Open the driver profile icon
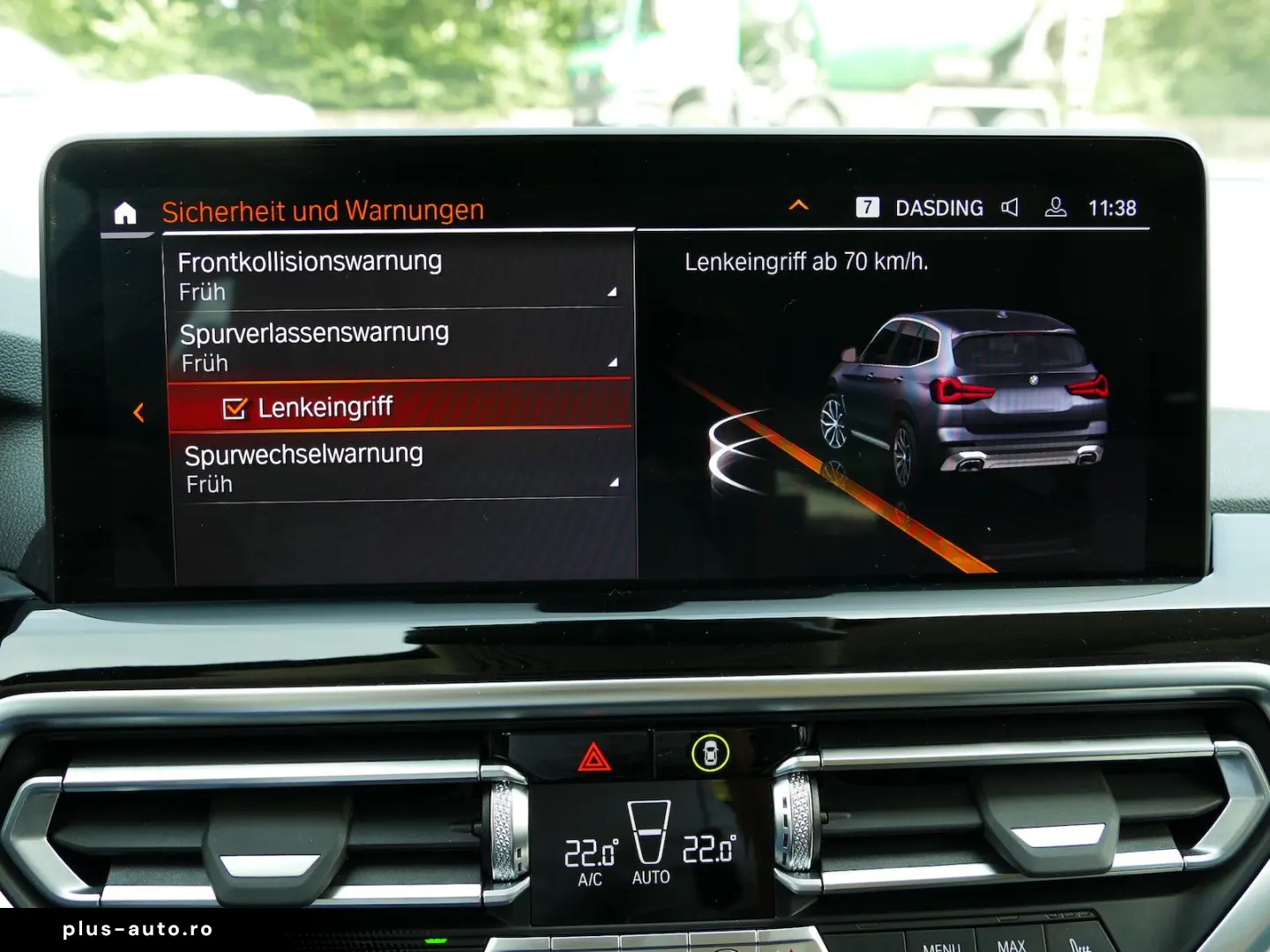This screenshot has width=1270, height=952. [1055, 207]
